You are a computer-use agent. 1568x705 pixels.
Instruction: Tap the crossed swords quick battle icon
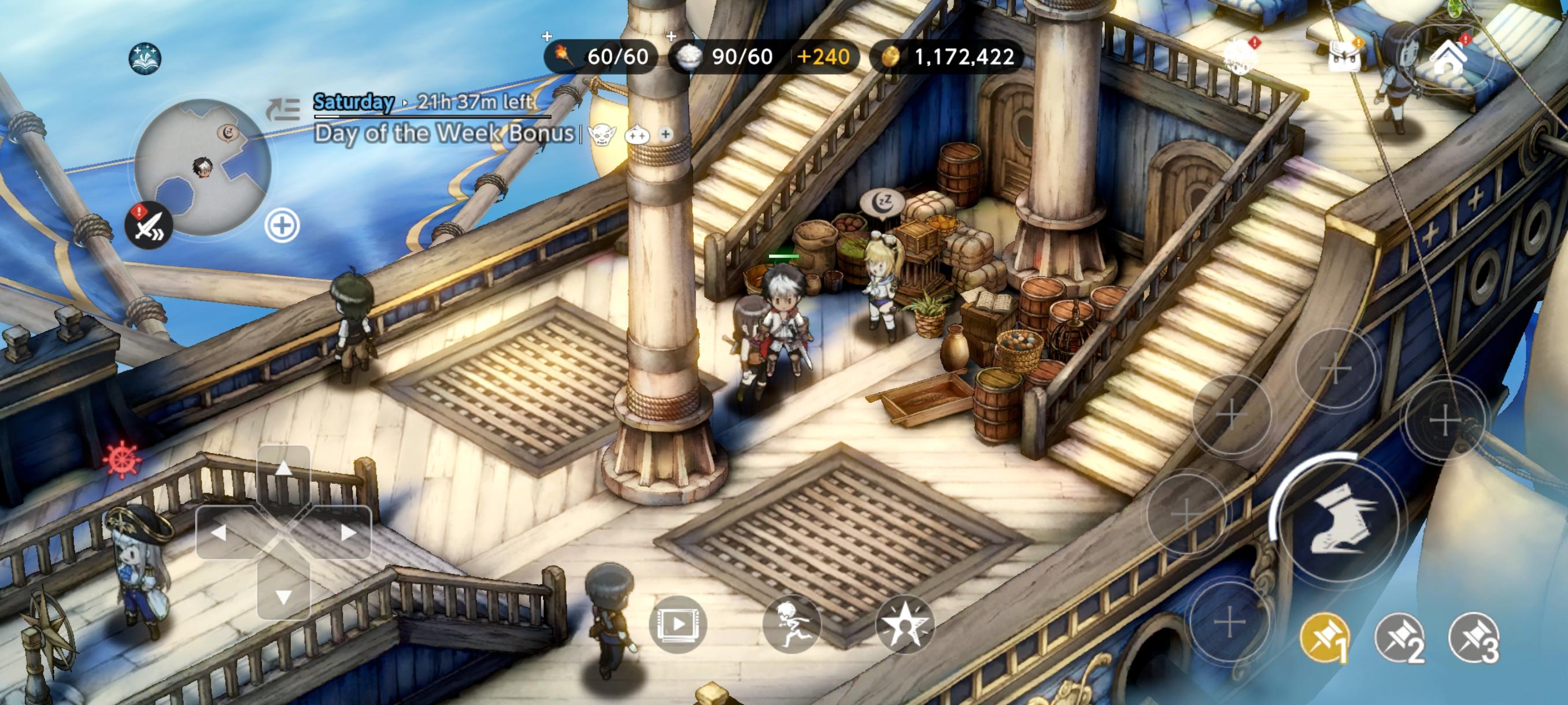click(x=149, y=225)
